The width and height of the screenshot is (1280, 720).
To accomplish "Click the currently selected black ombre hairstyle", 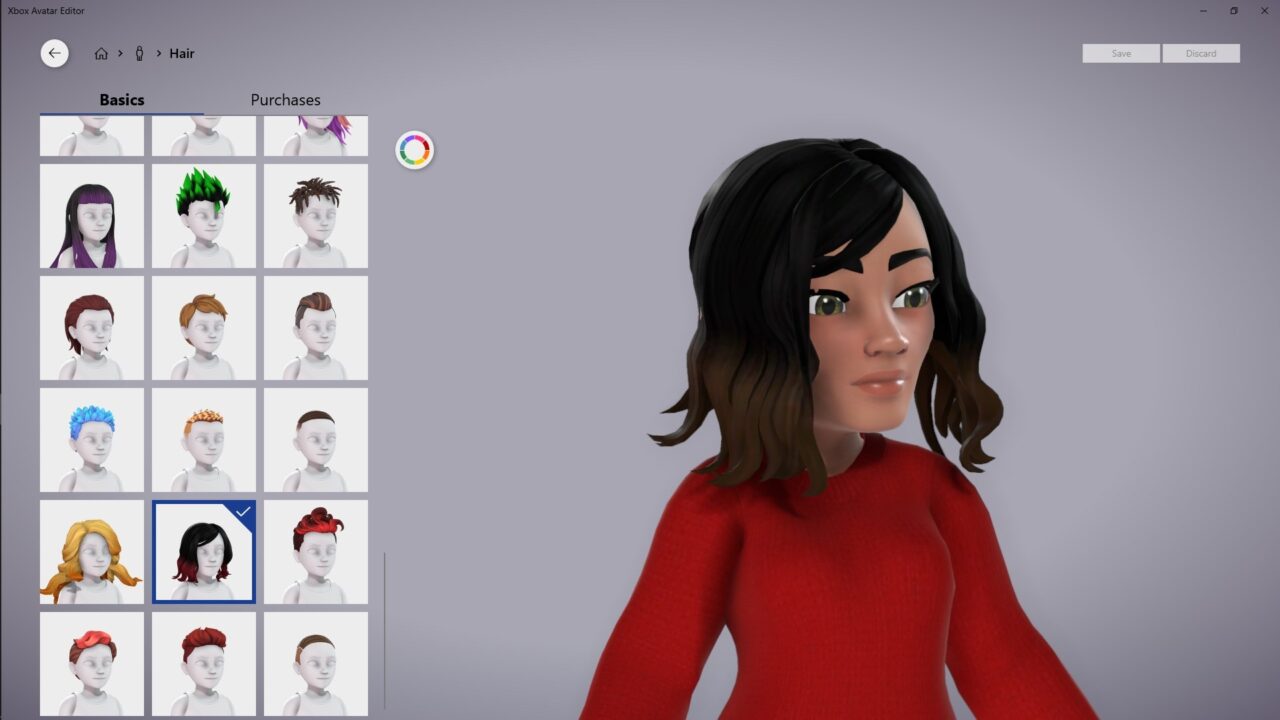I will click(204, 552).
